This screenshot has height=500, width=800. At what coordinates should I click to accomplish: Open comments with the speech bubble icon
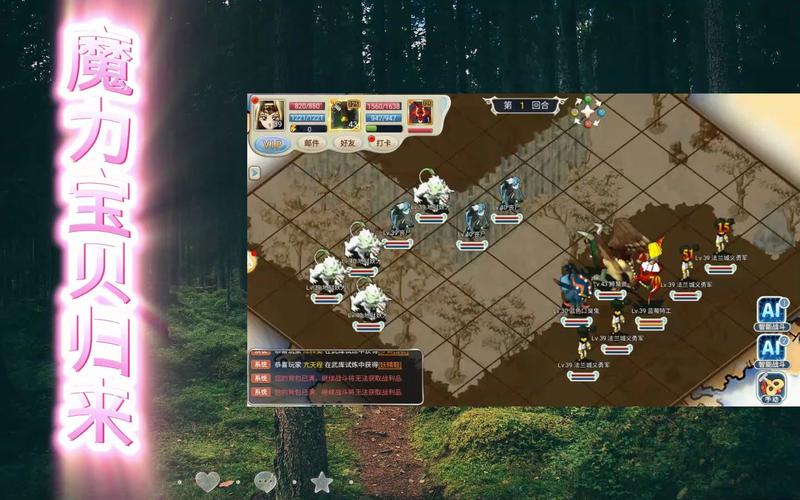click(x=265, y=481)
